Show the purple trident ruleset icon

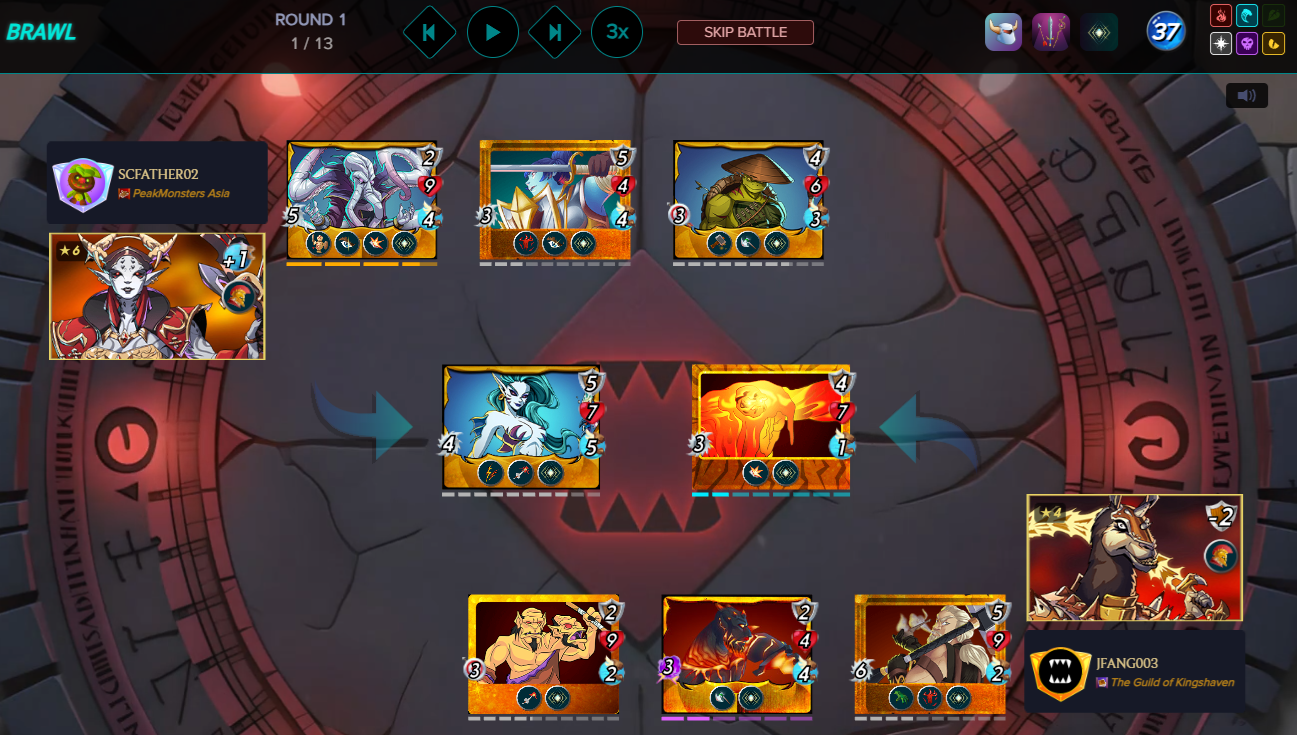coord(1051,32)
